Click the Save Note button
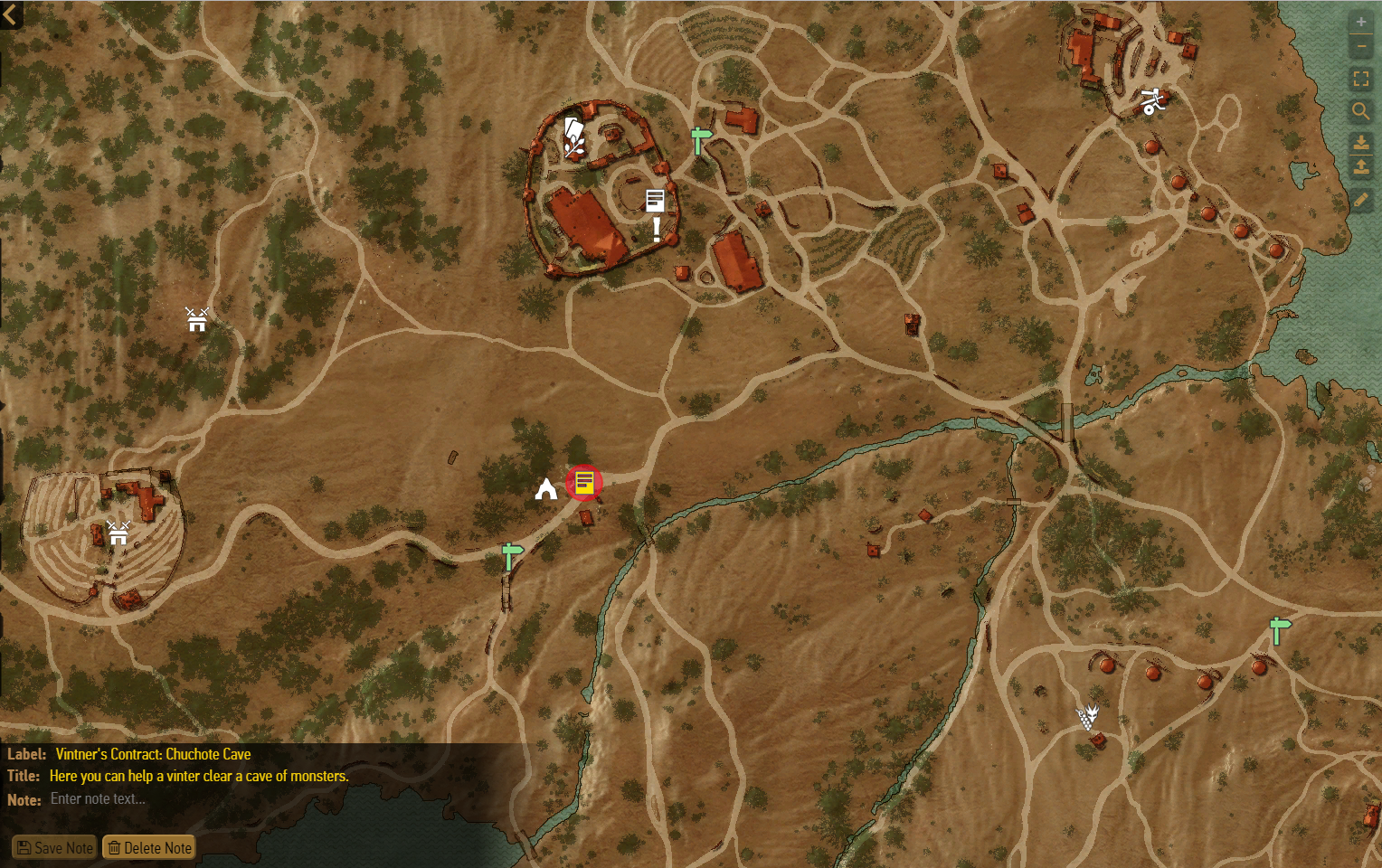 [x=54, y=847]
